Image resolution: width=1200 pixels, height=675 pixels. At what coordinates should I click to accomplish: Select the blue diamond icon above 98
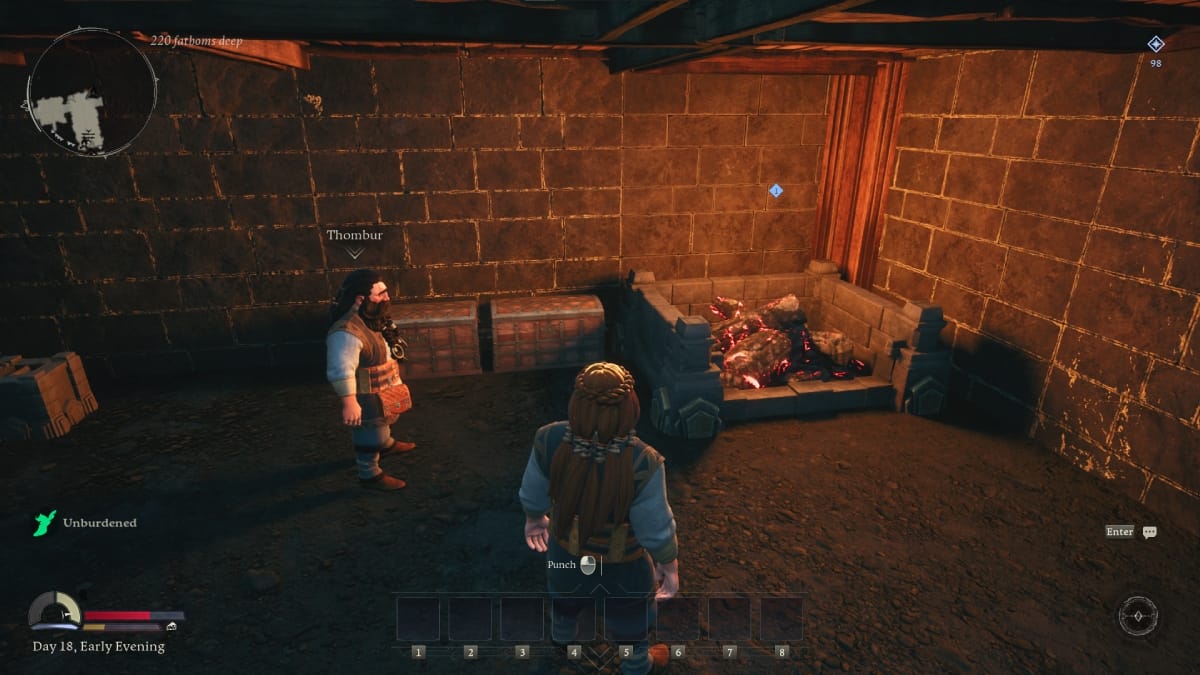click(1155, 44)
